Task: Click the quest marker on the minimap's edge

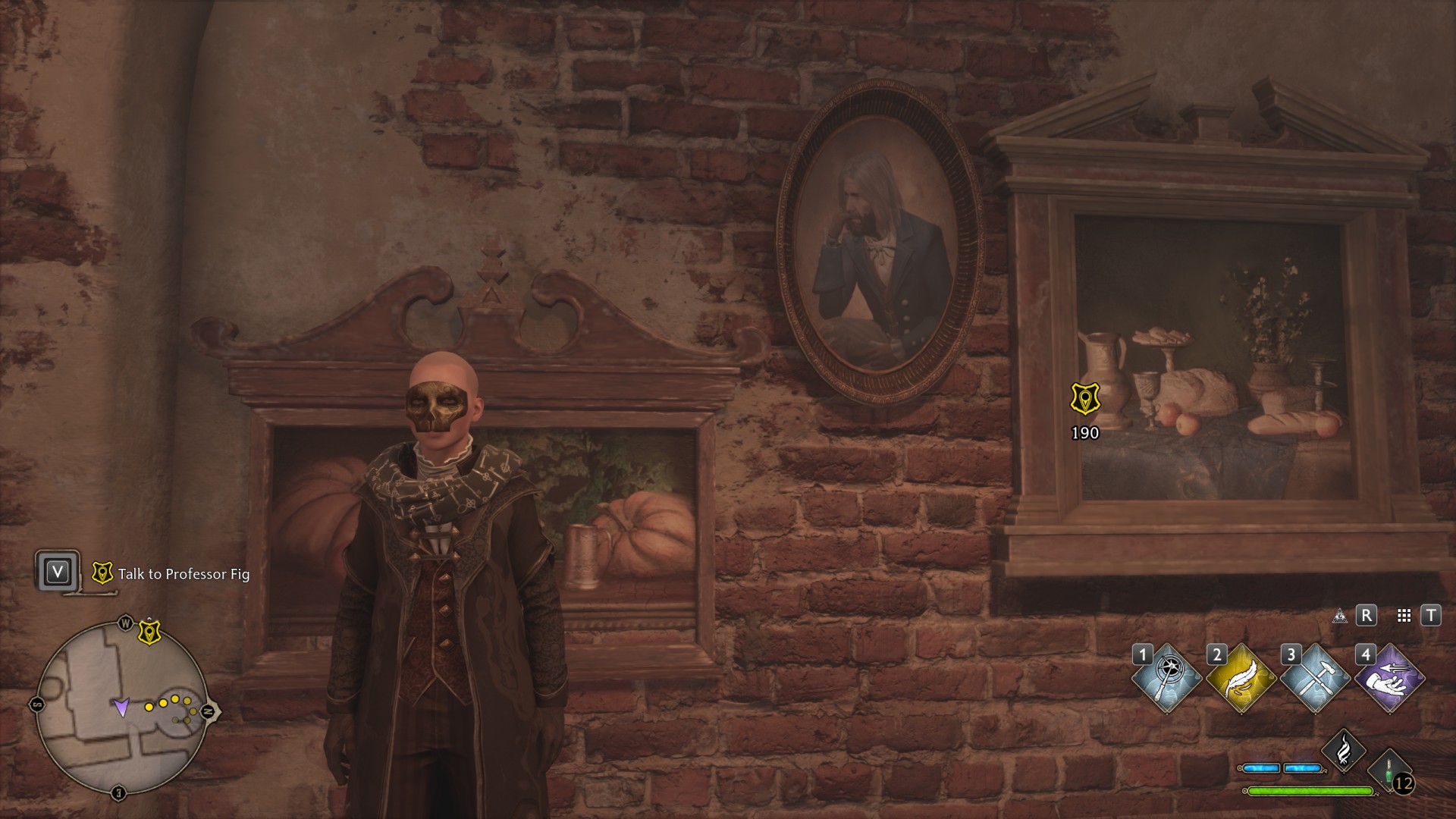Action: 149,632
